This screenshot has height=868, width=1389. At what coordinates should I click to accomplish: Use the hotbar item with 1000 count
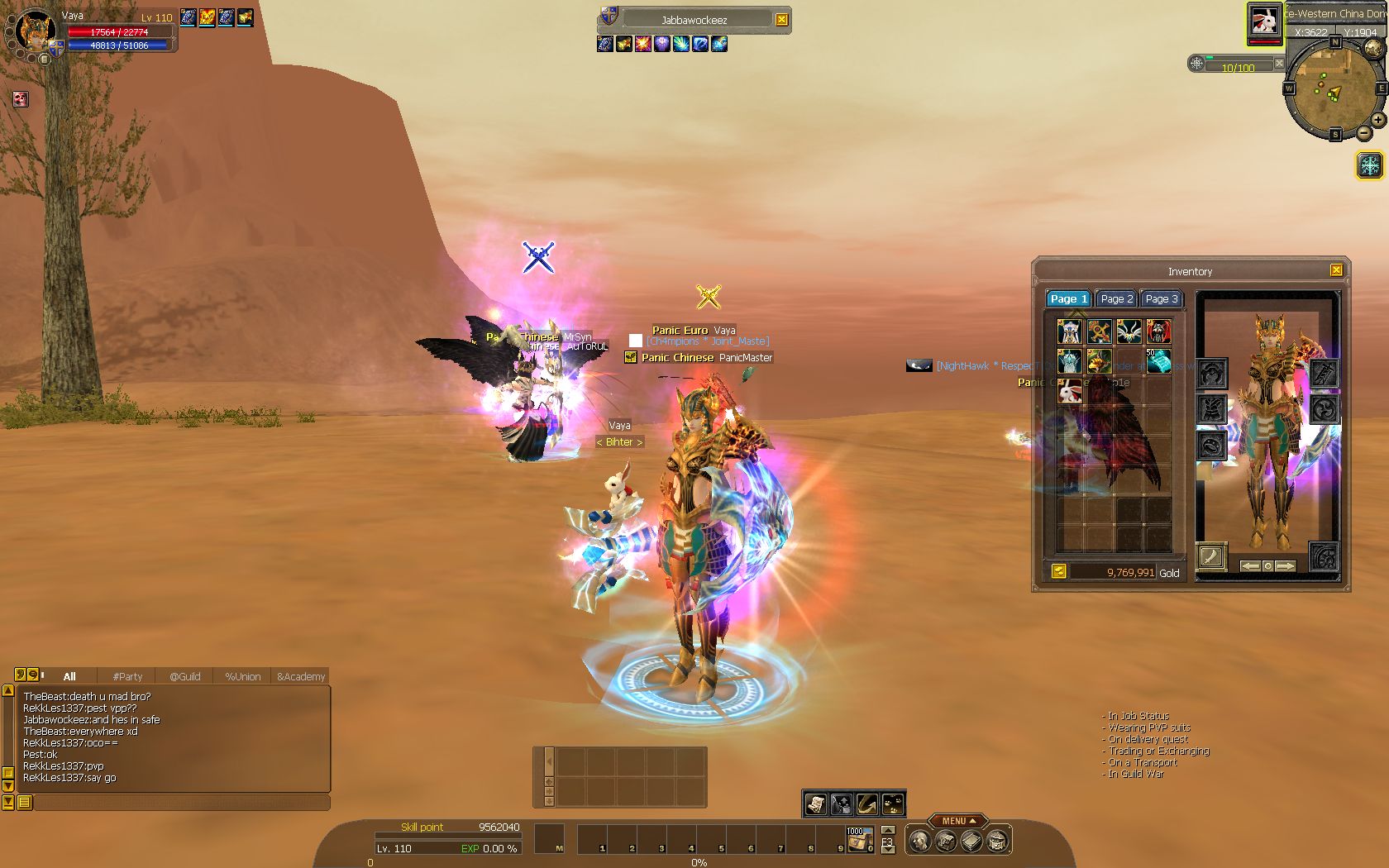pos(859,840)
